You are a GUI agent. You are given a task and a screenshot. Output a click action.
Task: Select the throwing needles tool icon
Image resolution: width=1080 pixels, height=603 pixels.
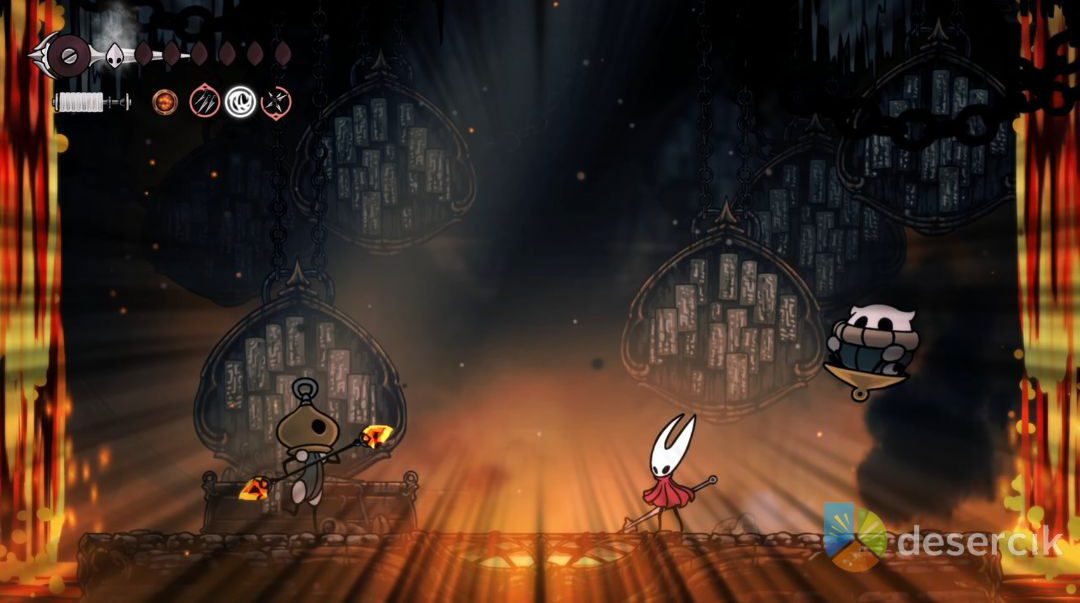click(204, 101)
